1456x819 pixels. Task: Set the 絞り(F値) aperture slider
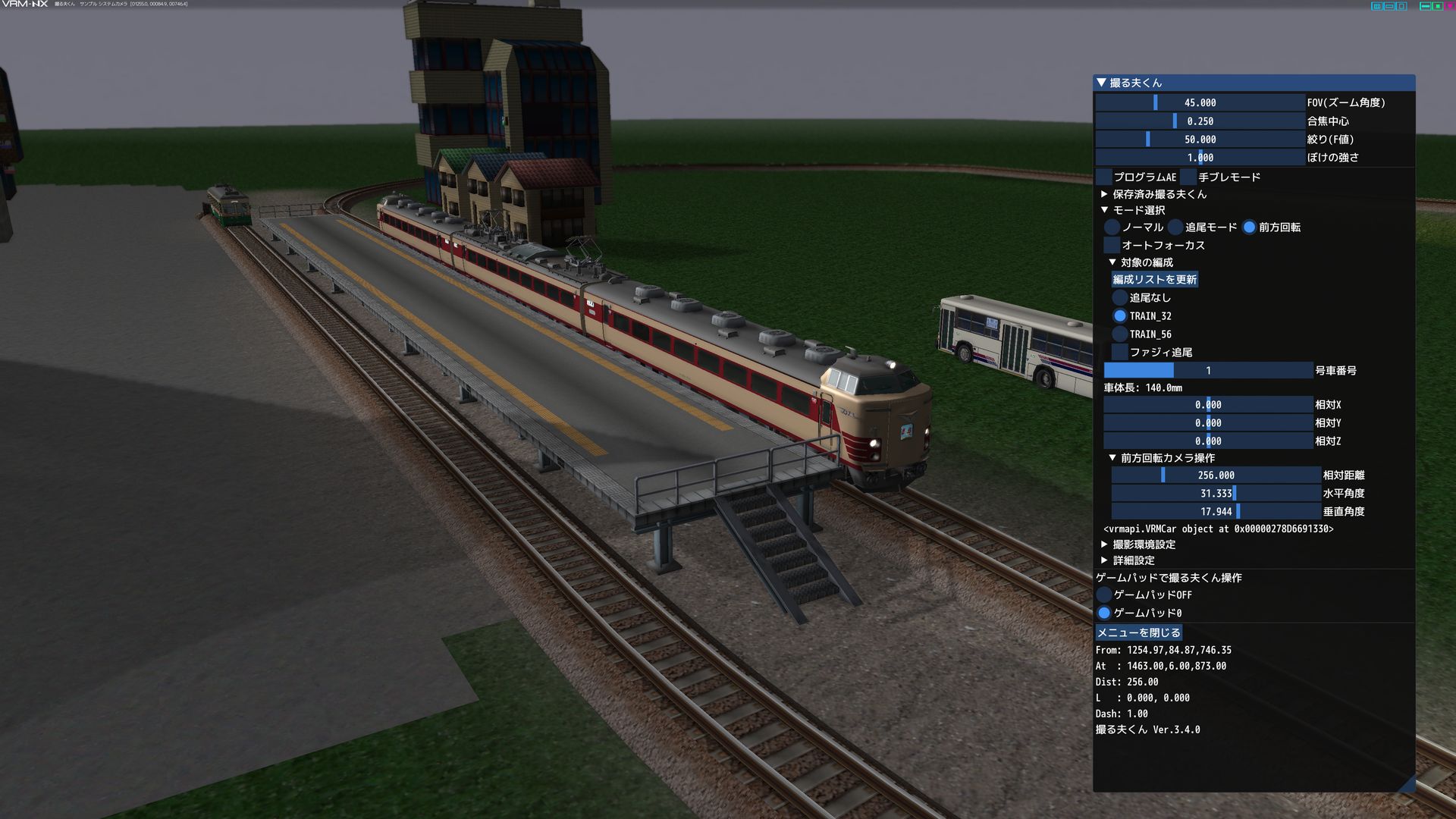[1200, 140]
